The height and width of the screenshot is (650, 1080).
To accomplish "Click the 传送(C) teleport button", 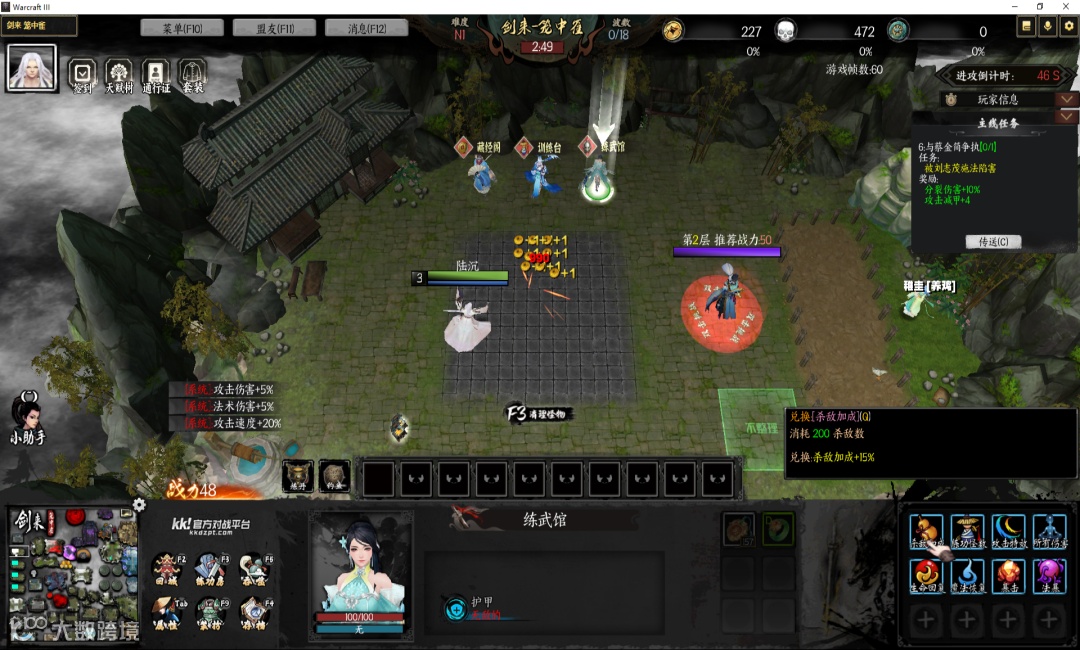I will point(993,242).
